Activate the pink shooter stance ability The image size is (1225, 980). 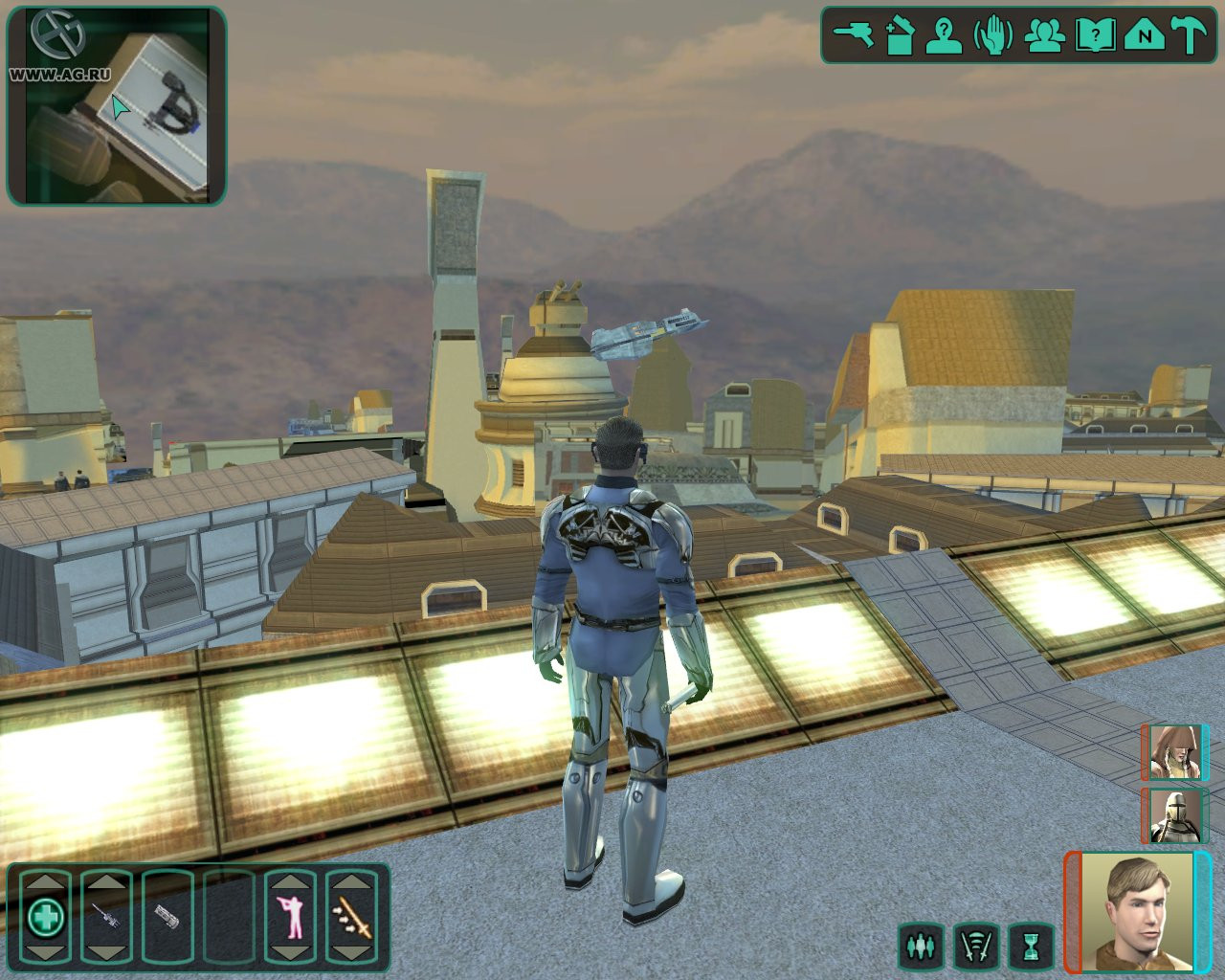point(289,918)
